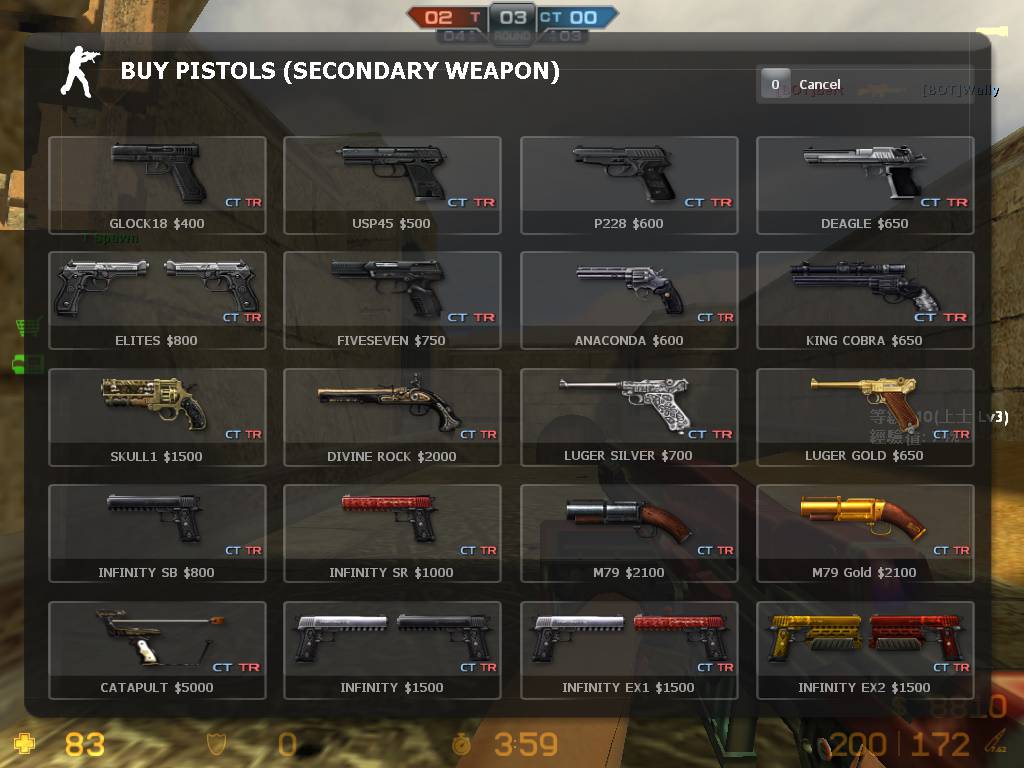Choose the INFINITY EX1 dual pistols
1024x768 pixels.
coord(629,649)
